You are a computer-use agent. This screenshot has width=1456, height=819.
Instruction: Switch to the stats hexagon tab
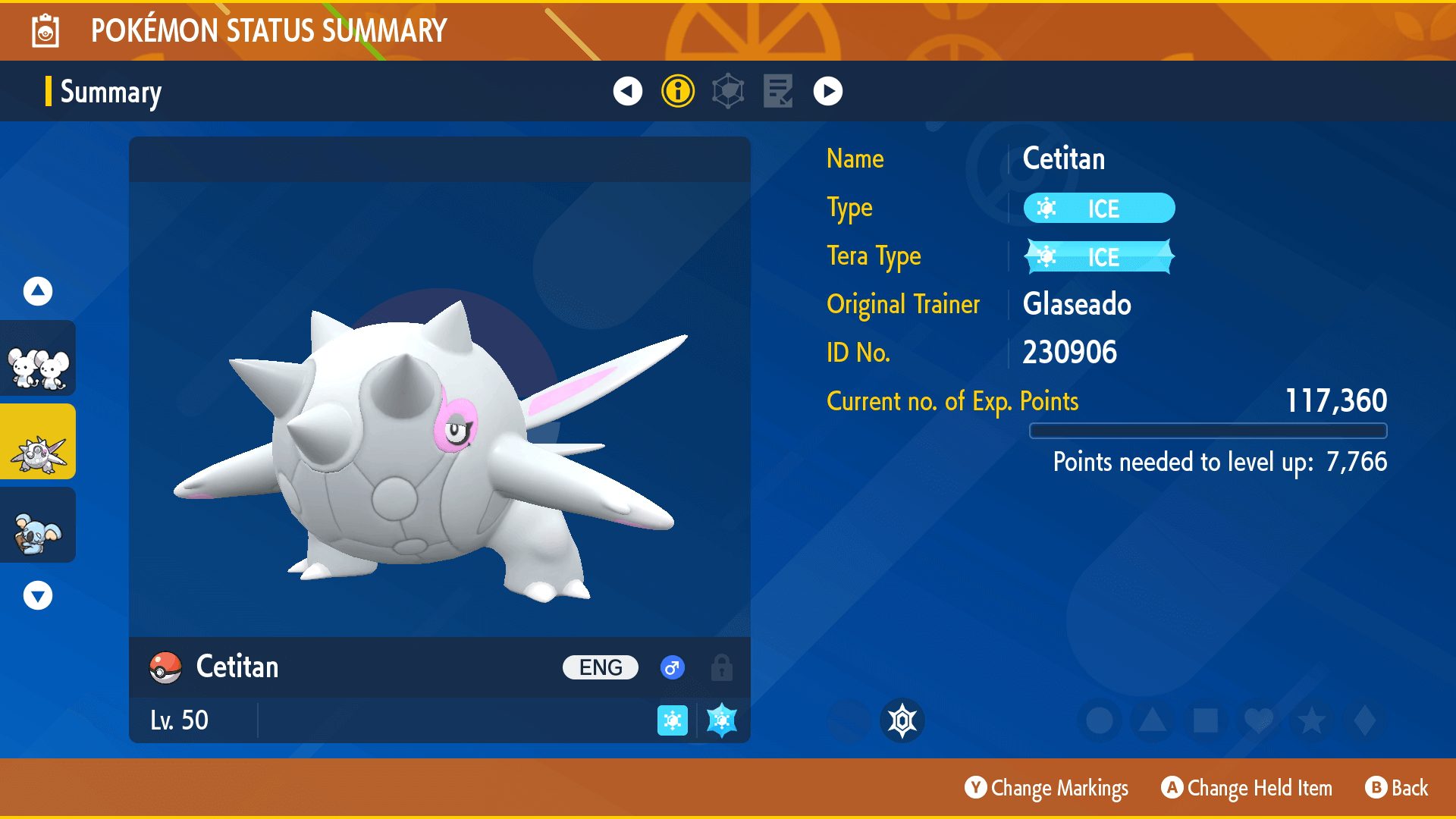tap(728, 91)
